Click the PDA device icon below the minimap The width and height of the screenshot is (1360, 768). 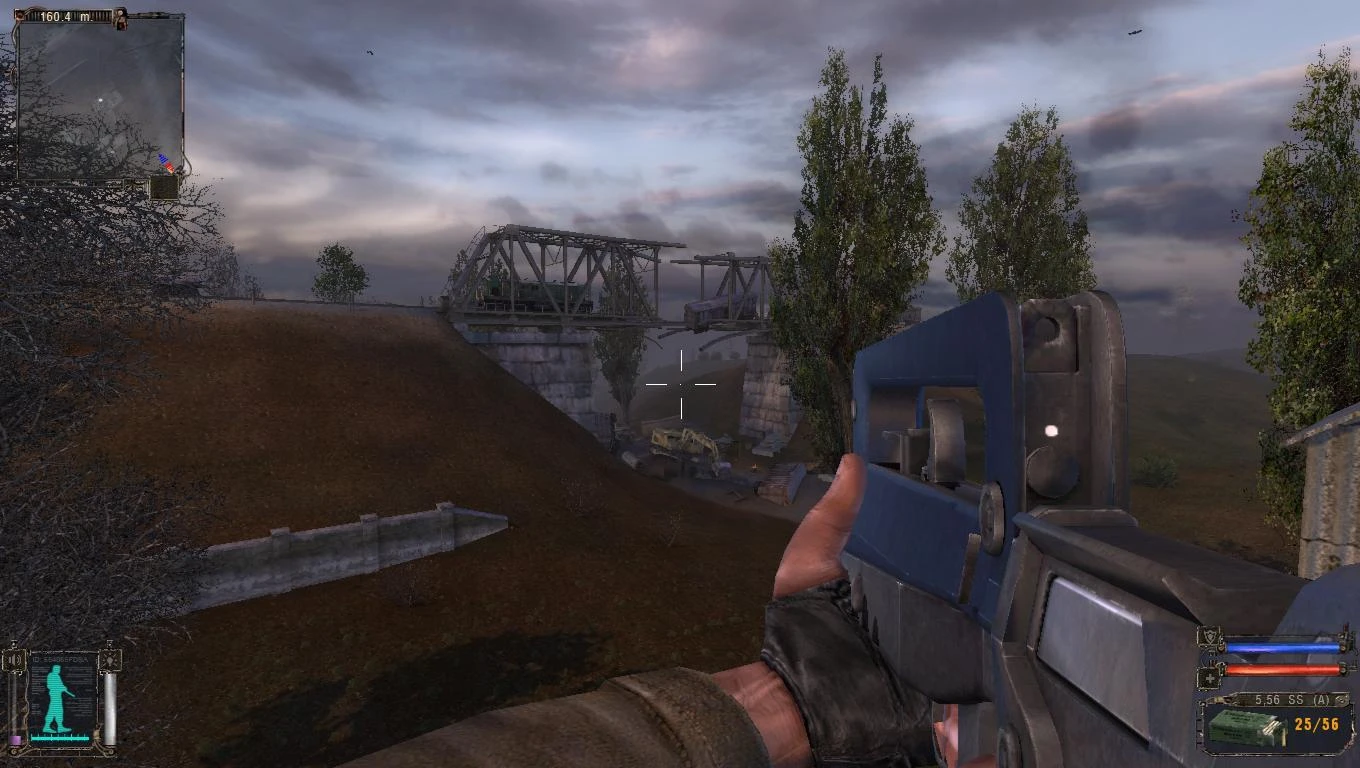(165, 188)
